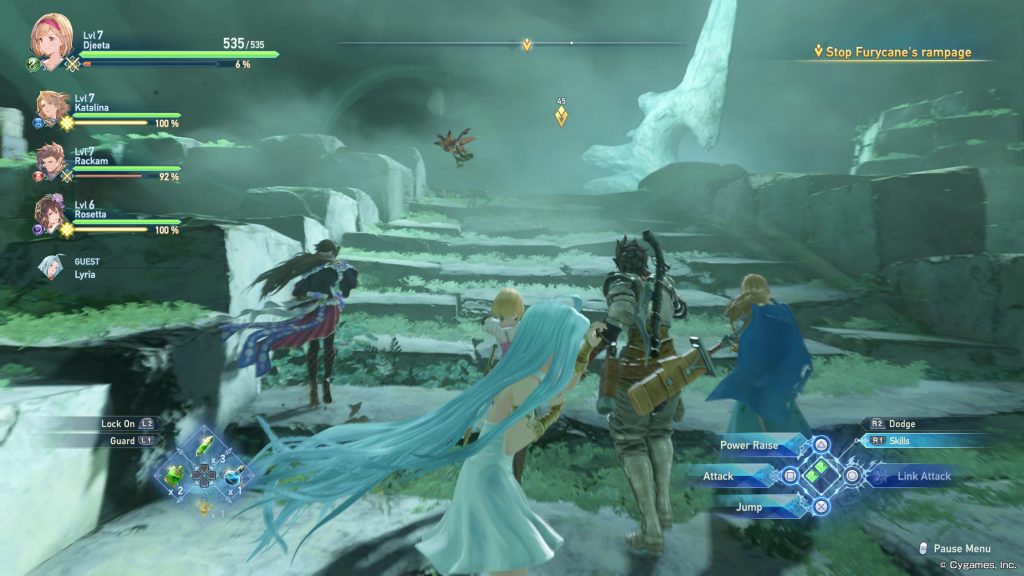Click the objective marker on the compass bar
The height and width of the screenshot is (576, 1024).
[527, 44]
